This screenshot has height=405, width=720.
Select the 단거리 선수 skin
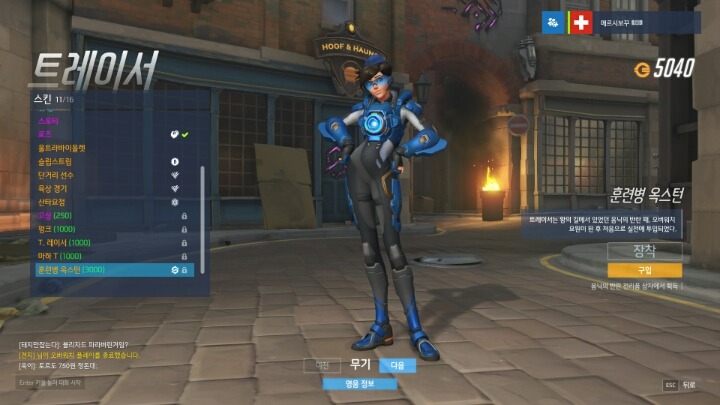click(x=56, y=175)
